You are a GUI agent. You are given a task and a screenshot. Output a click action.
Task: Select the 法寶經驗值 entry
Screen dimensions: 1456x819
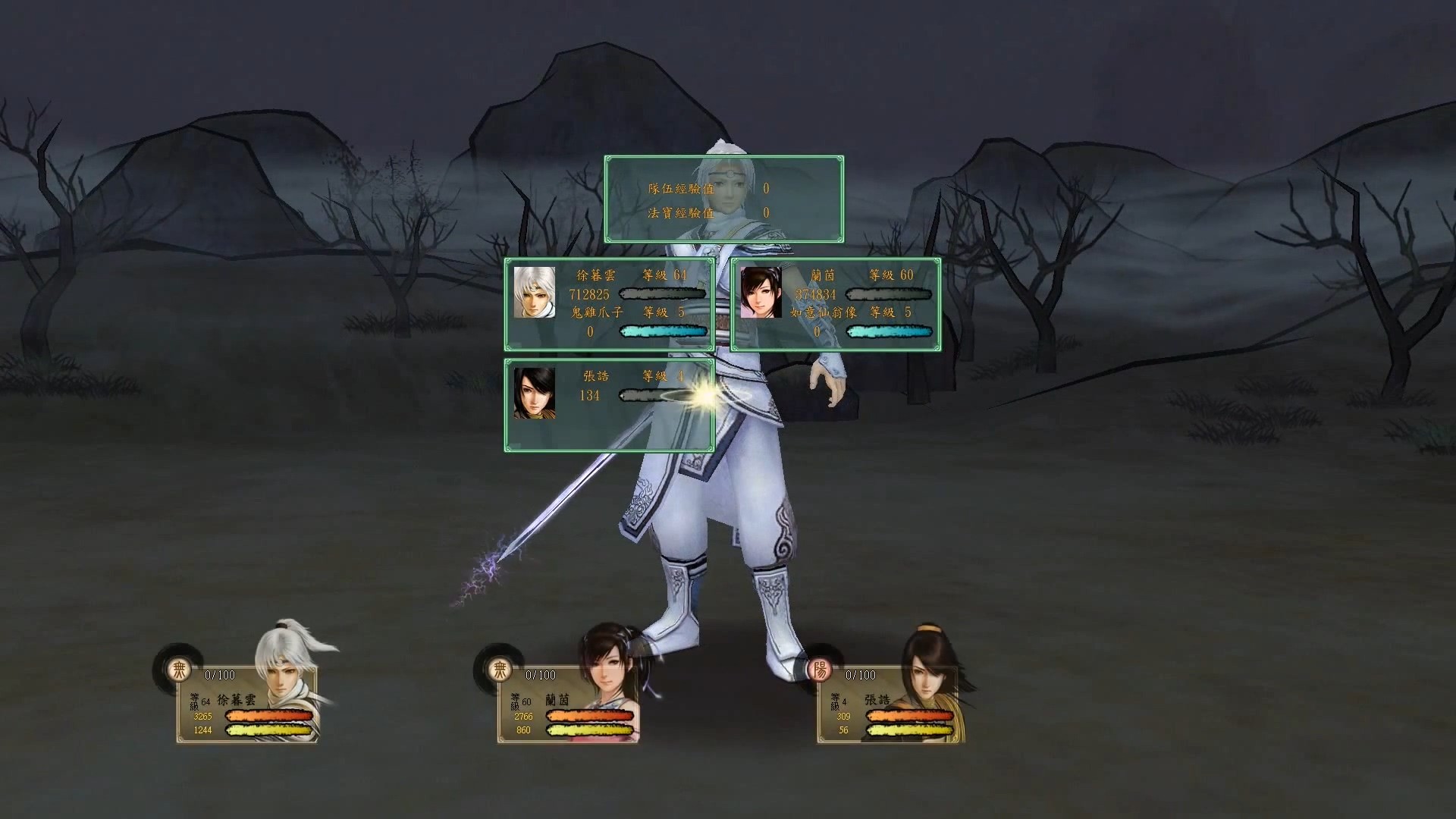(680, 215)
